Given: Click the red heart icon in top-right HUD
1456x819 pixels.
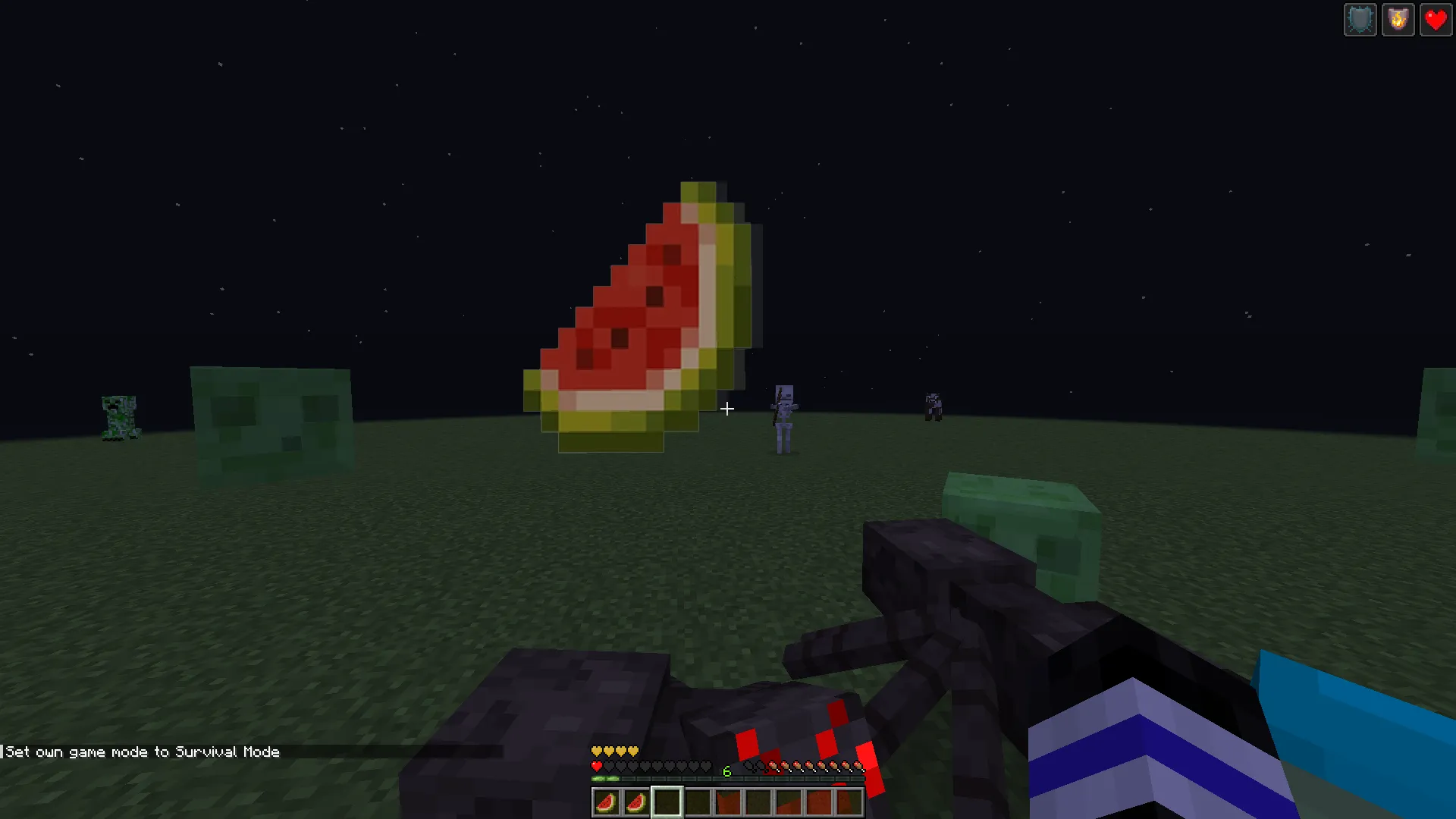Looking at the screenshot, I should (1436, 19).
